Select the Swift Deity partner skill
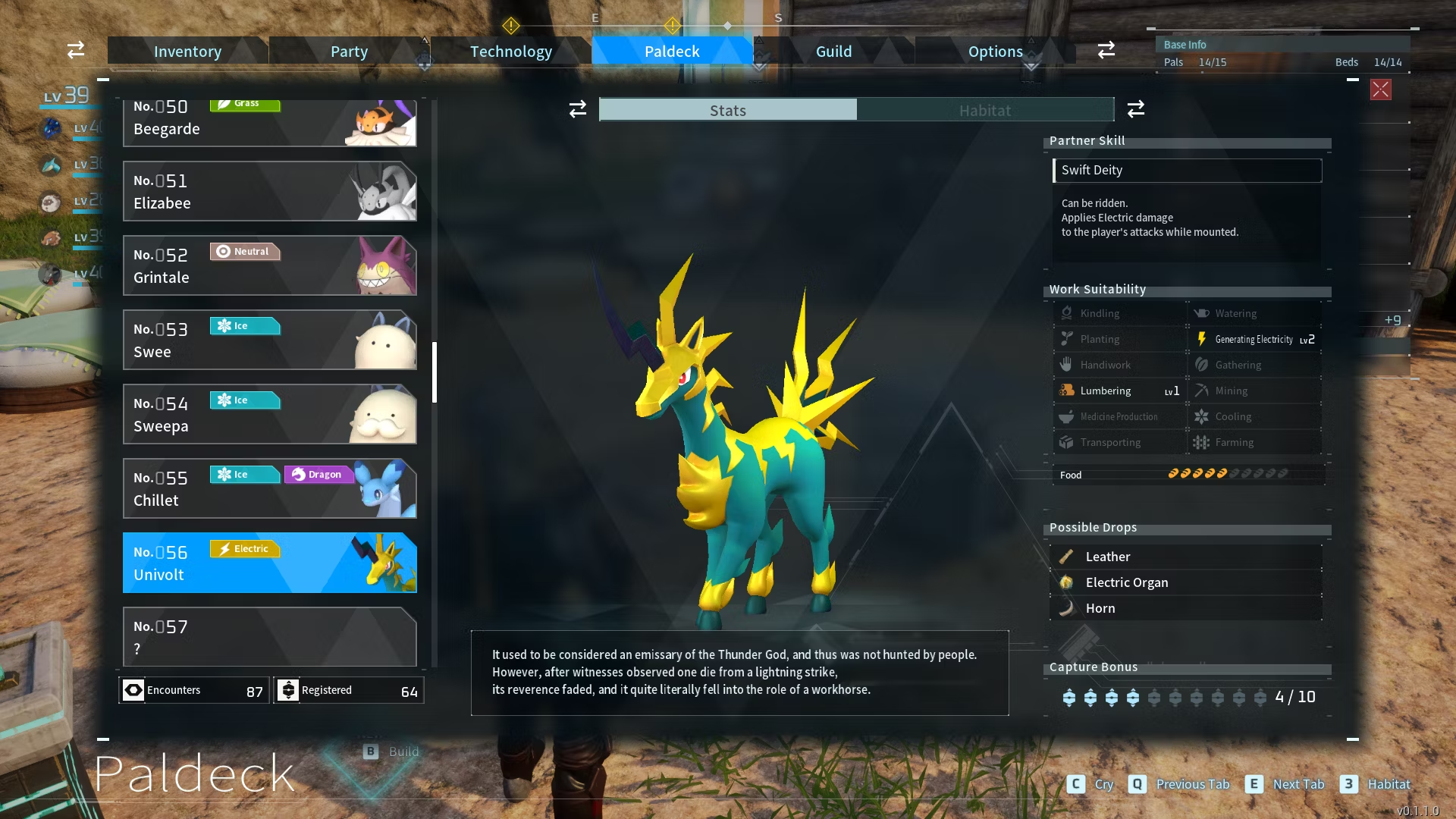 click(1187, 171)
